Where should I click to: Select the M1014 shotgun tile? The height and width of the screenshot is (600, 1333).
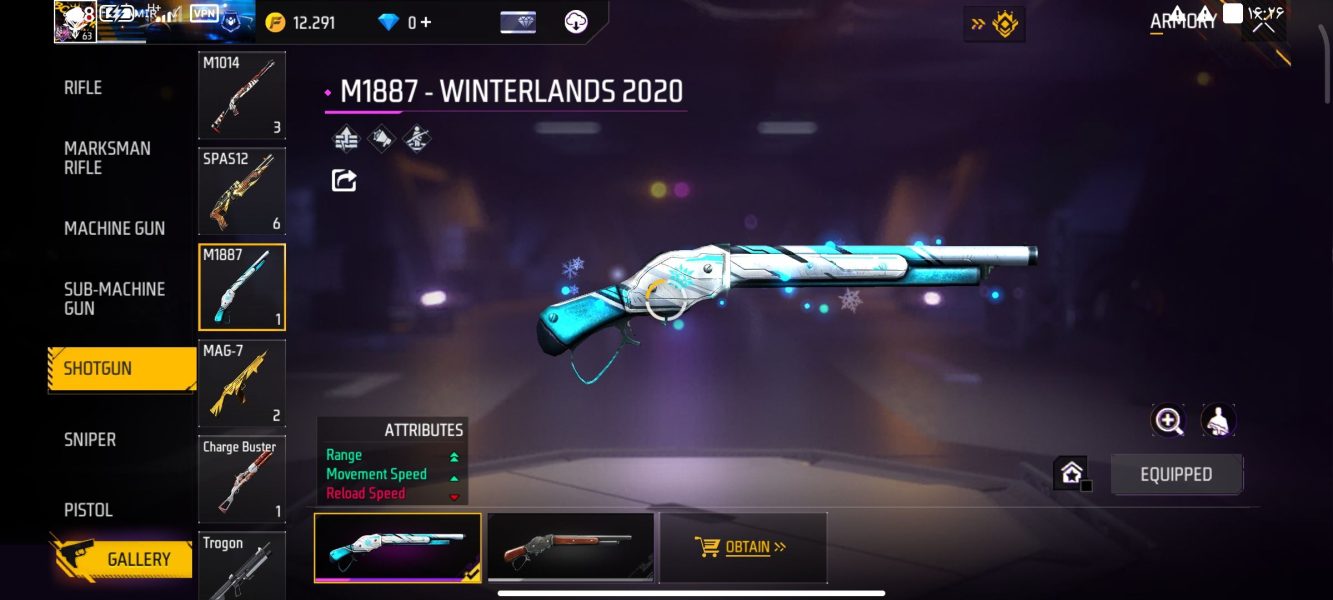[242, 96]
